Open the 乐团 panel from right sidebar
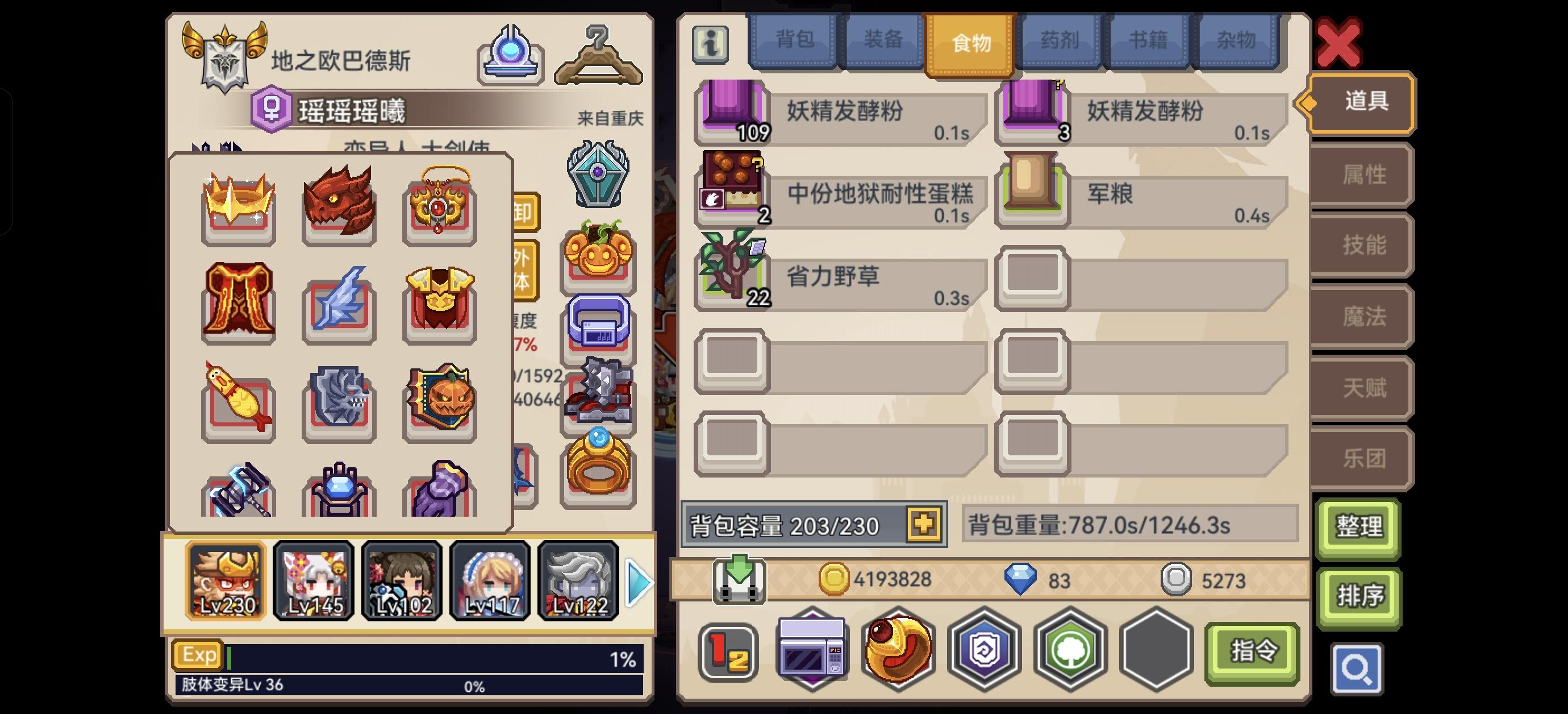 (x=1362, y=459)
